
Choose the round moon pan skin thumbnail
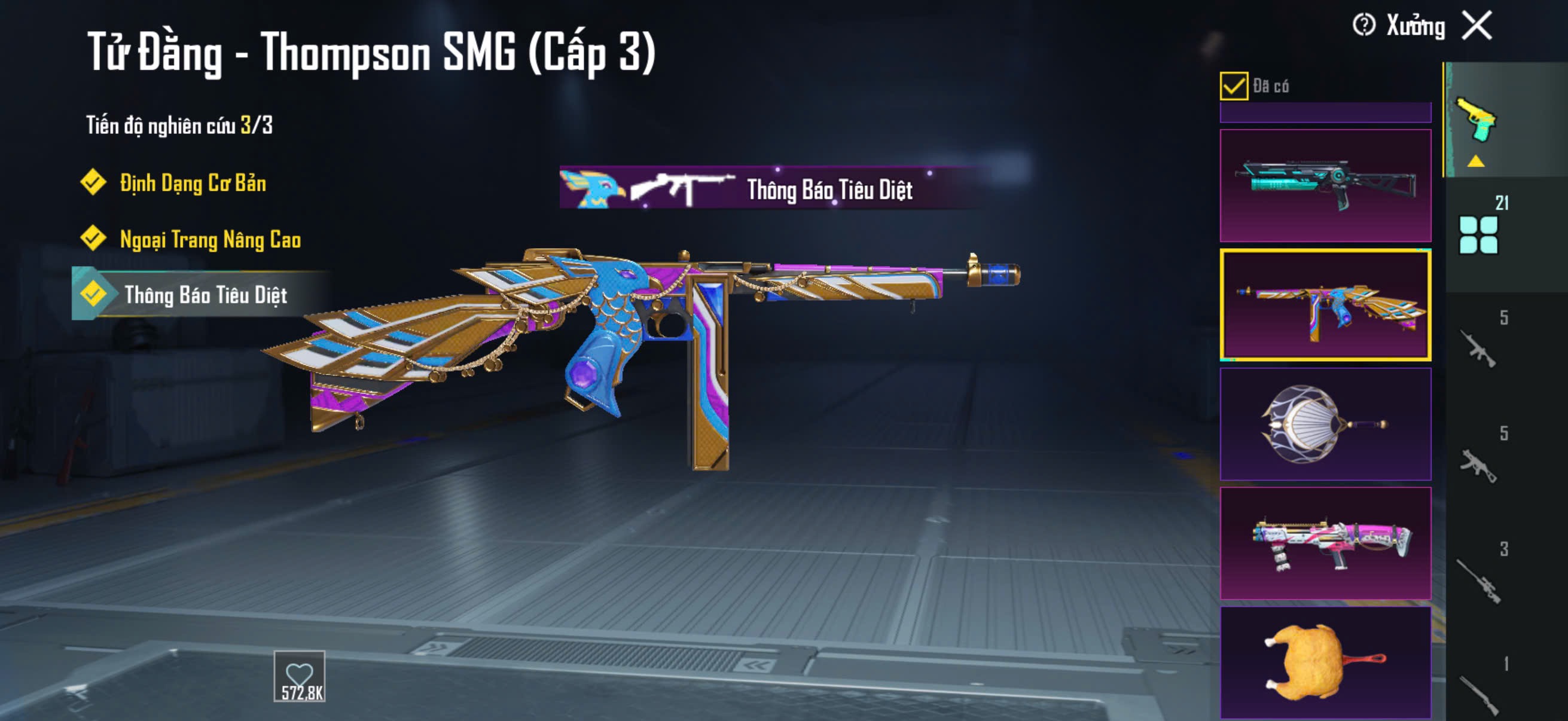coord(1325,424)
